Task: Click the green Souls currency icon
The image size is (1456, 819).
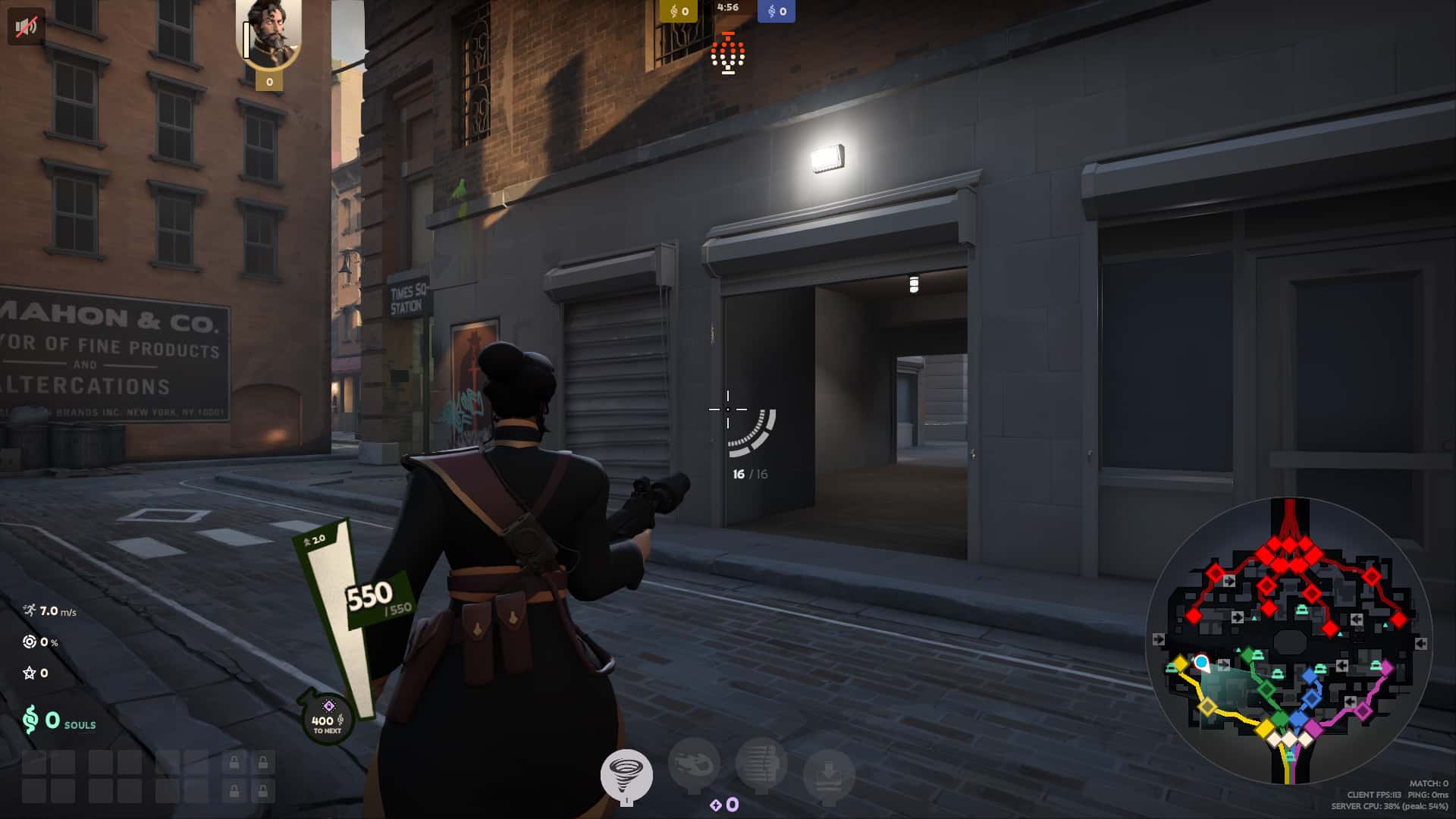Action: (x=29, y=720)
